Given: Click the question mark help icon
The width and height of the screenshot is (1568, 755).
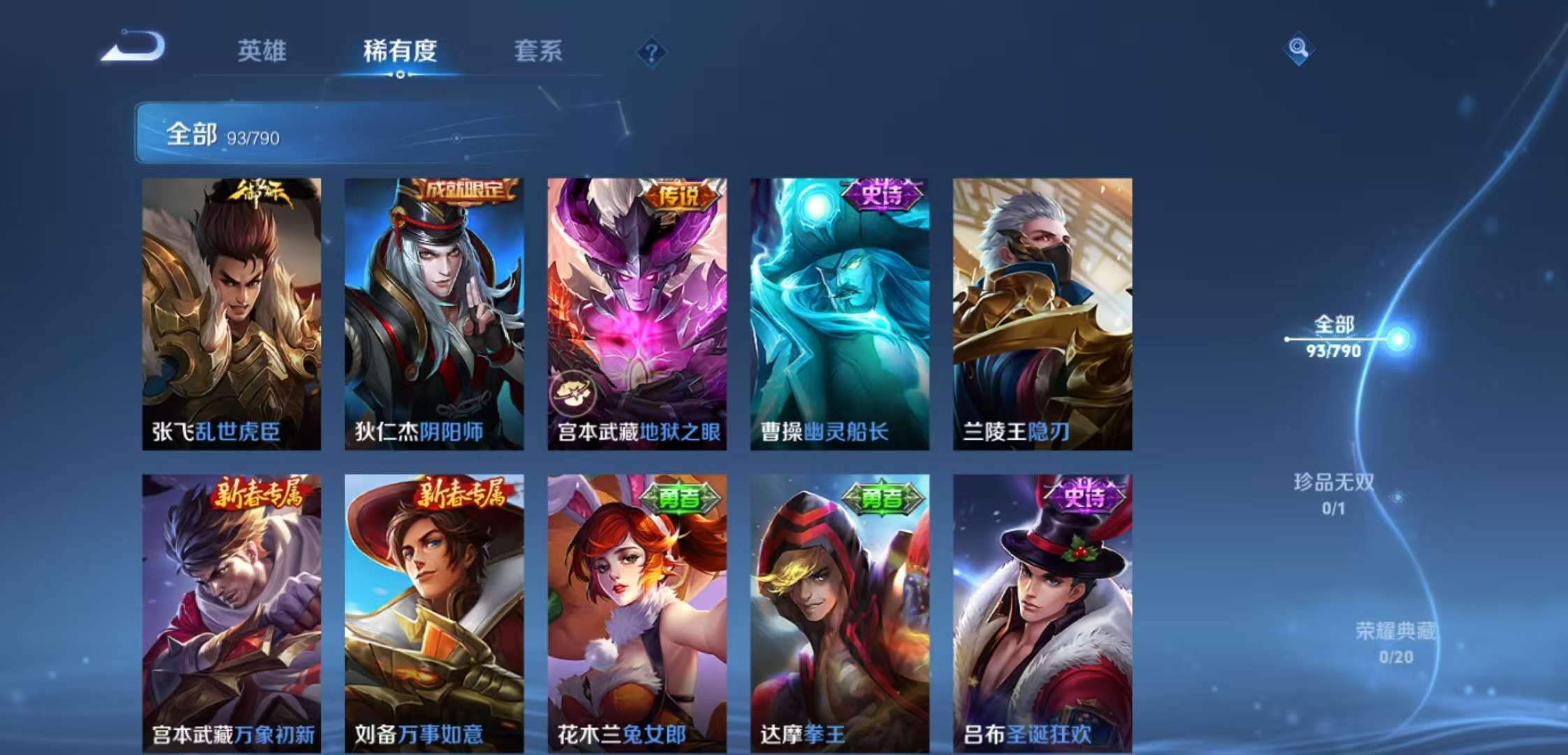Looking at the screenshot, I should (650, 50).
